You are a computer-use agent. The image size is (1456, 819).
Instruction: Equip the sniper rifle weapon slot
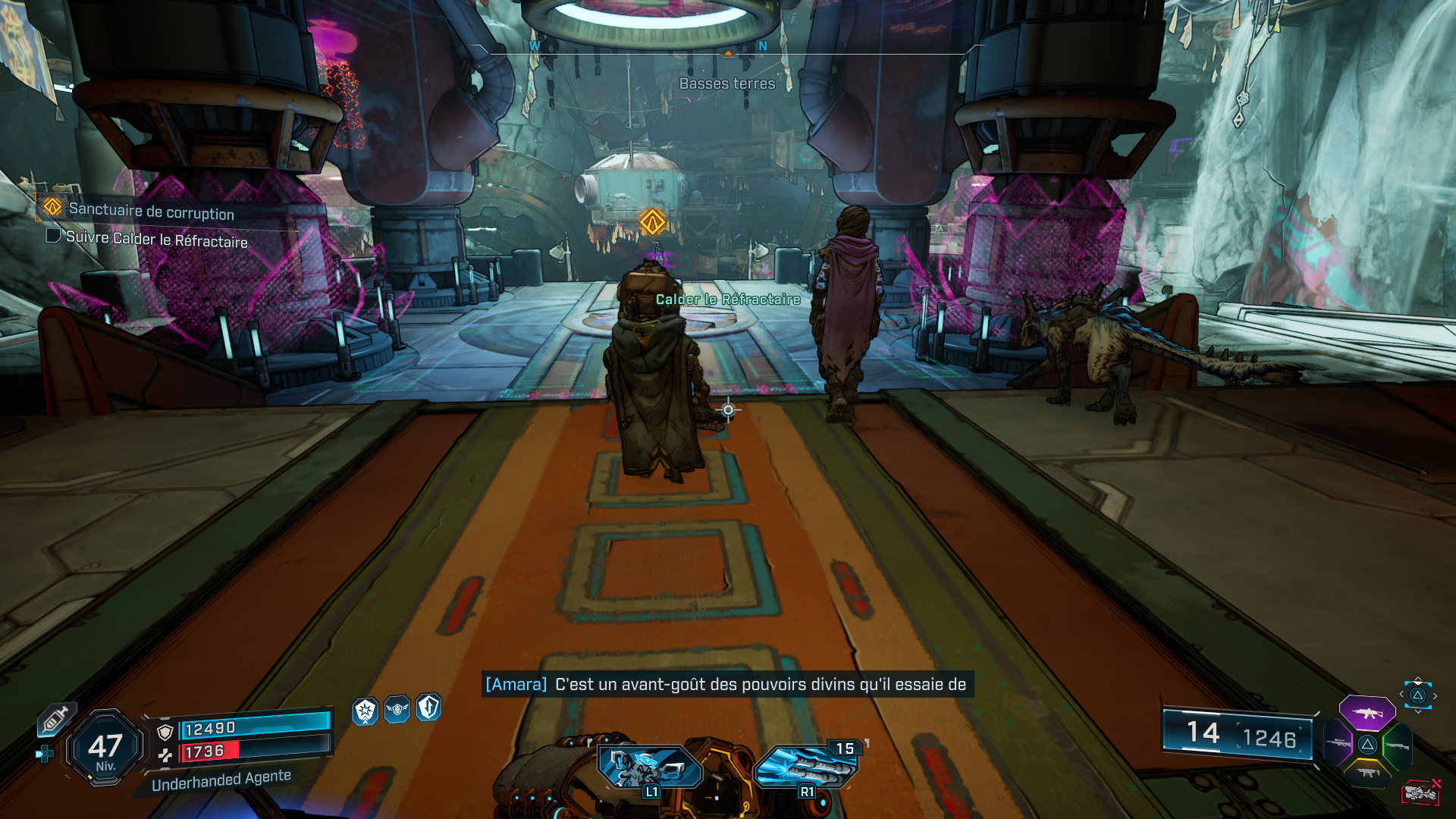(1338, 743)
